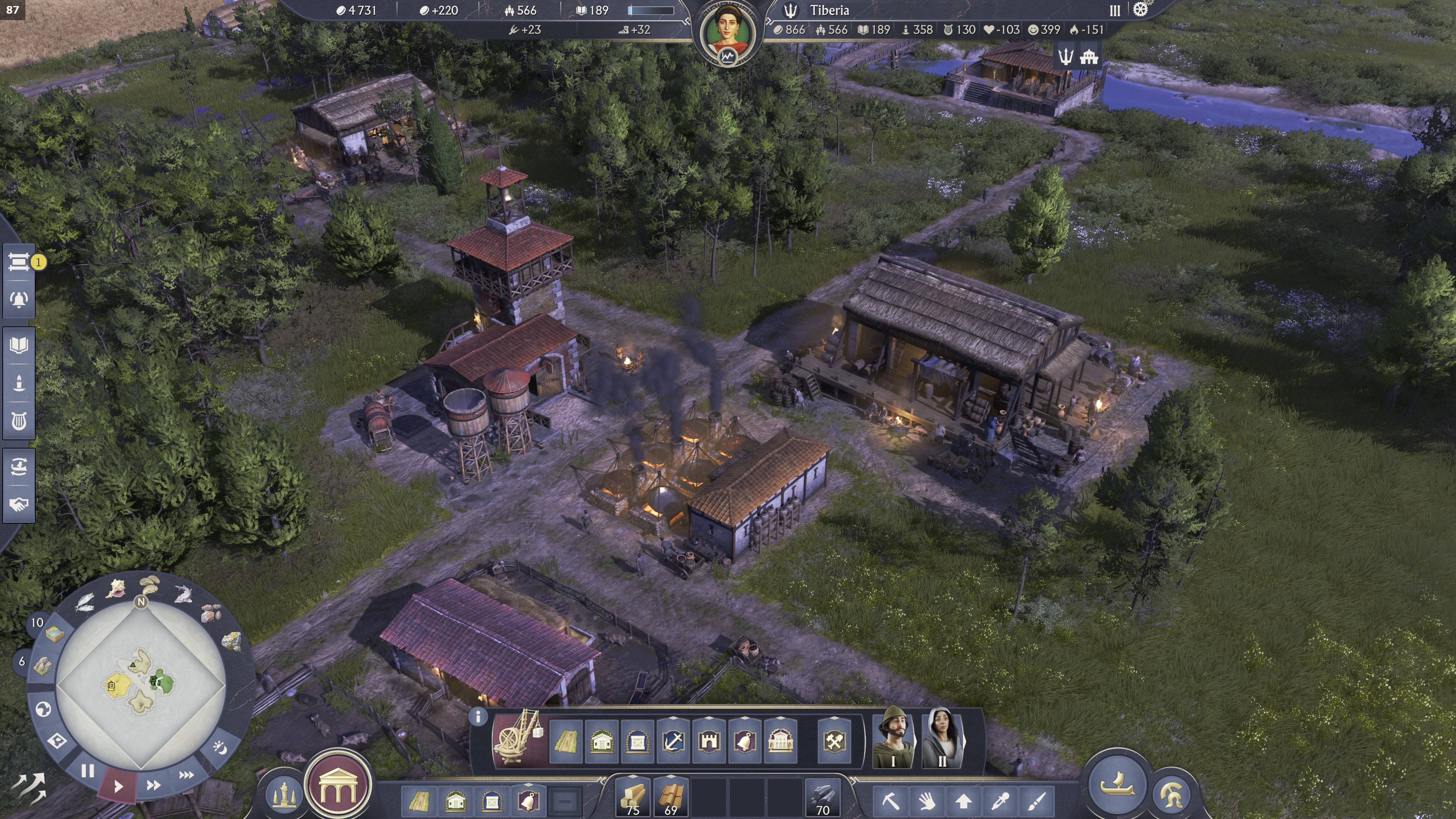Select the castle wall defense category
The width and height of the screenshot is (1456, 819).
coord(709,741)
